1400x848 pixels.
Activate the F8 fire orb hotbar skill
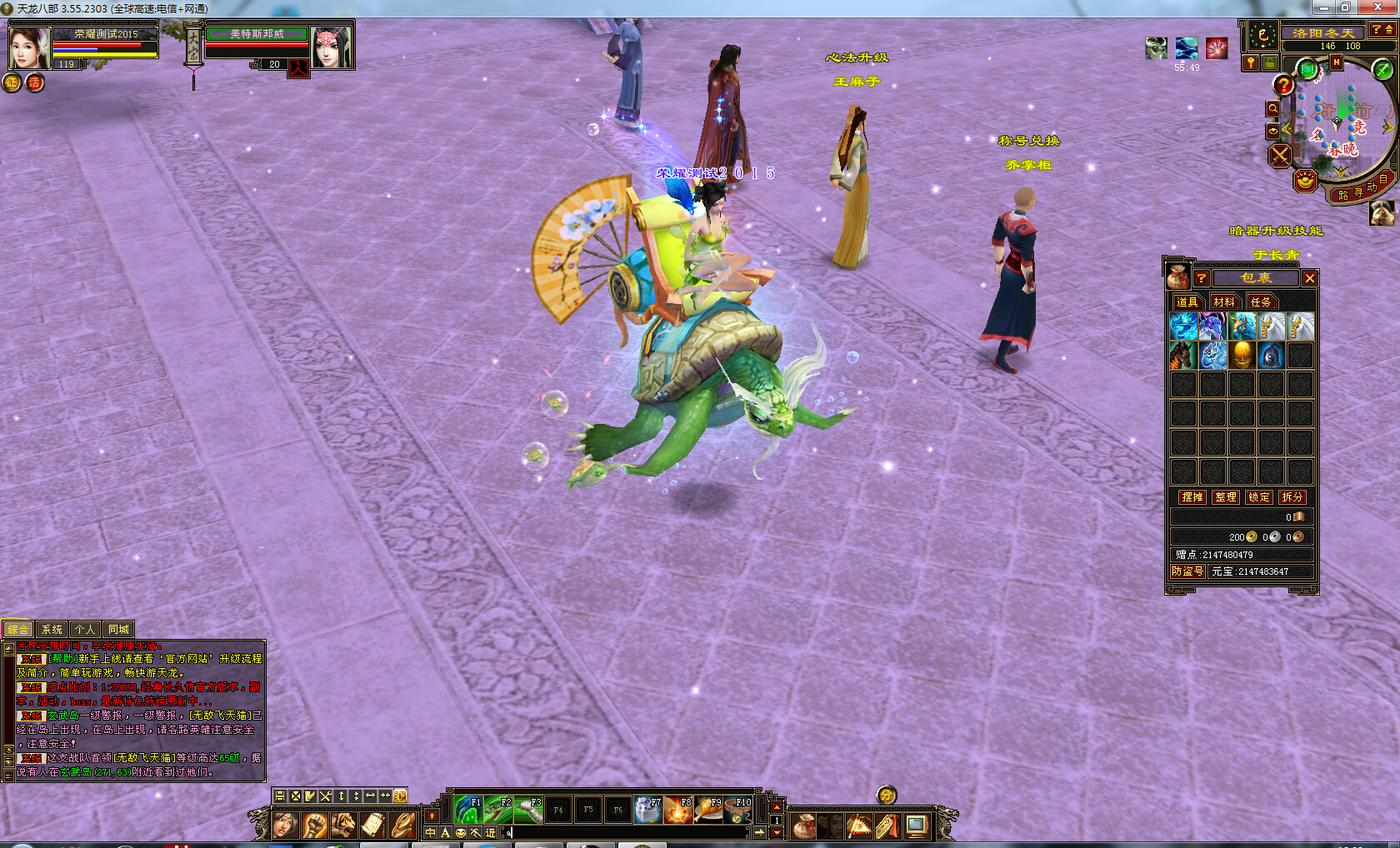tap(679, 810)
